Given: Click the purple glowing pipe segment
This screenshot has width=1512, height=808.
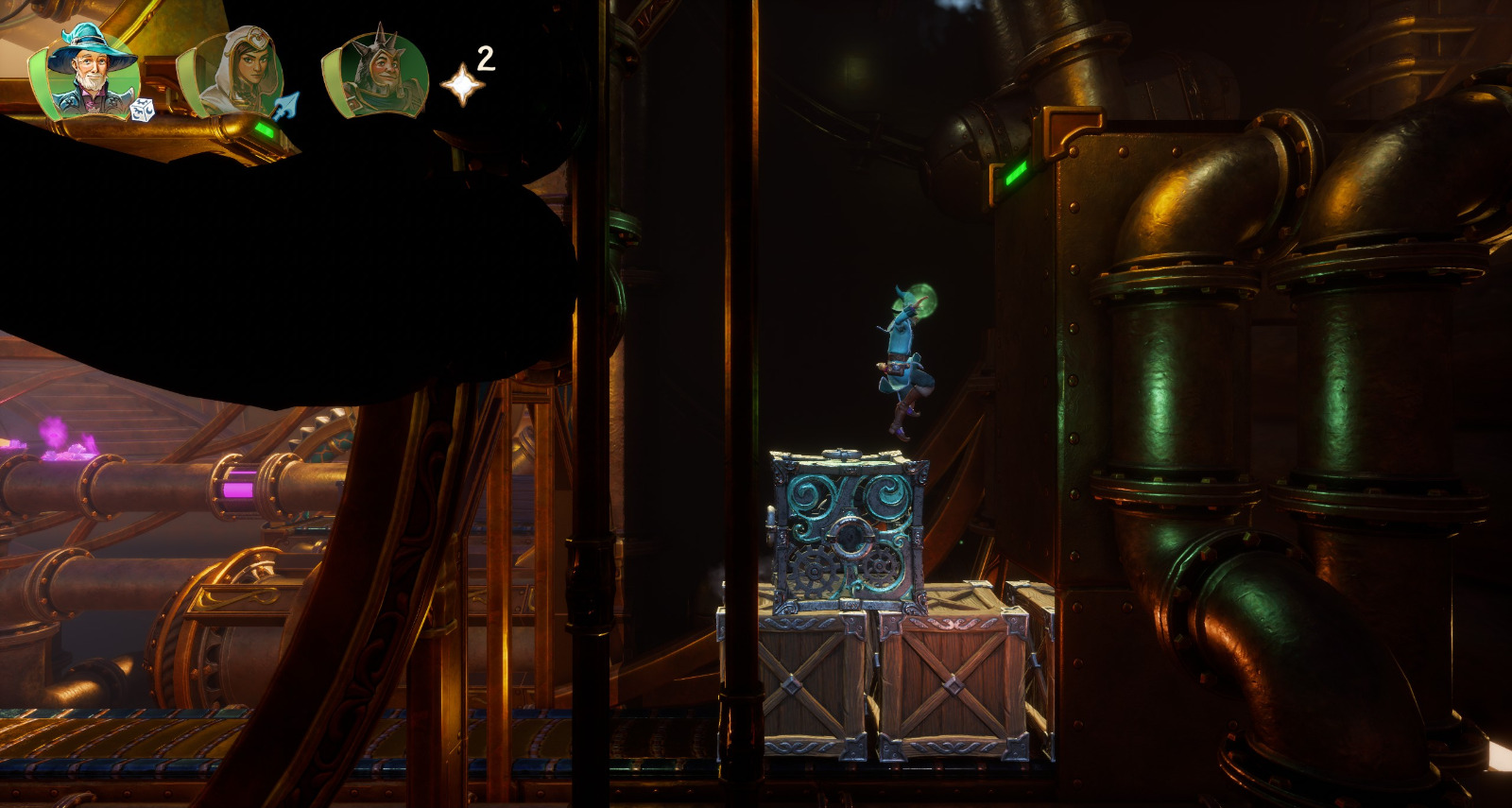Looking at the screenshot, I should [239, 490].
